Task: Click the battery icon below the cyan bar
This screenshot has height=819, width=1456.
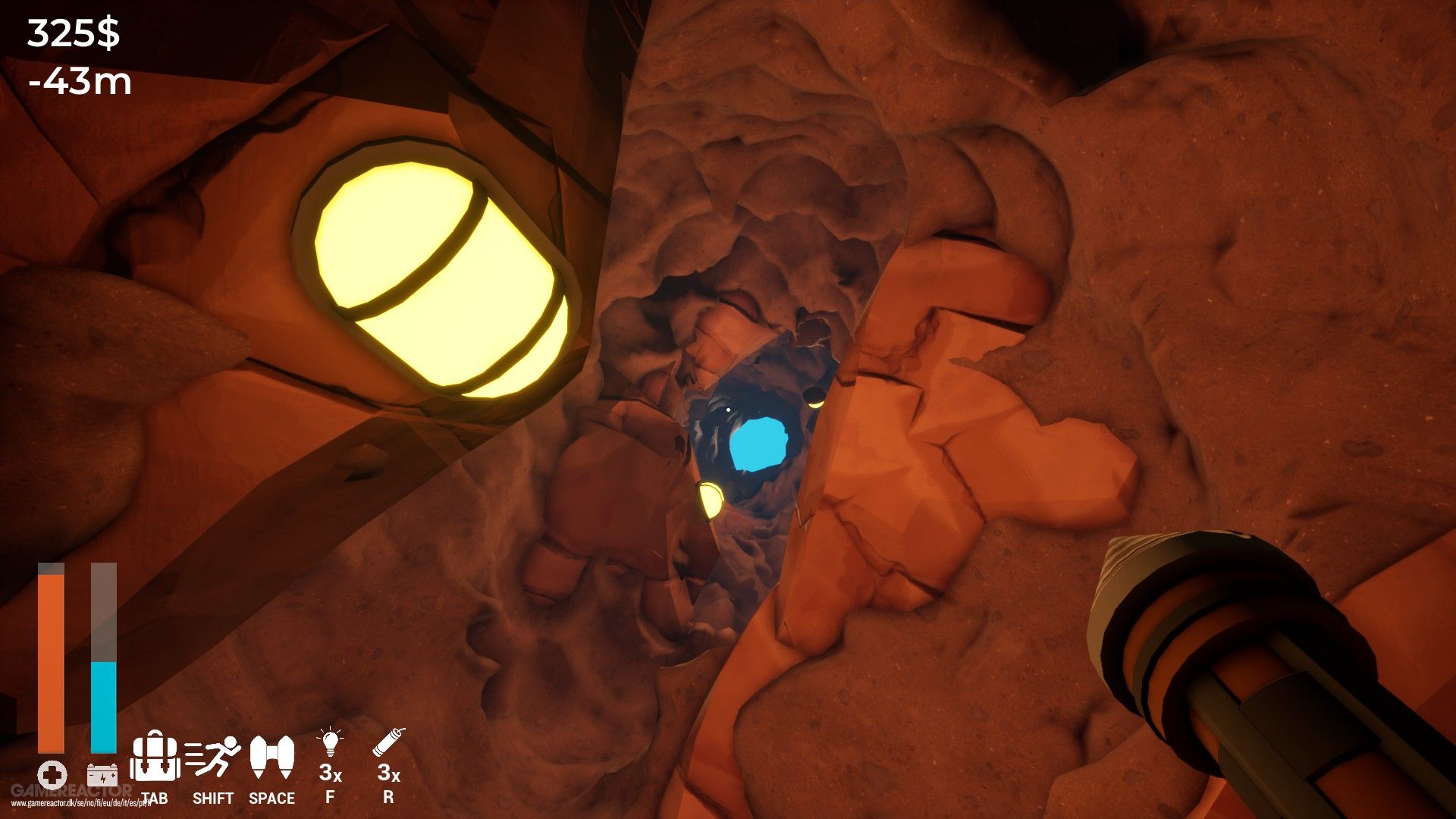Action: click(x=102, y=774)
